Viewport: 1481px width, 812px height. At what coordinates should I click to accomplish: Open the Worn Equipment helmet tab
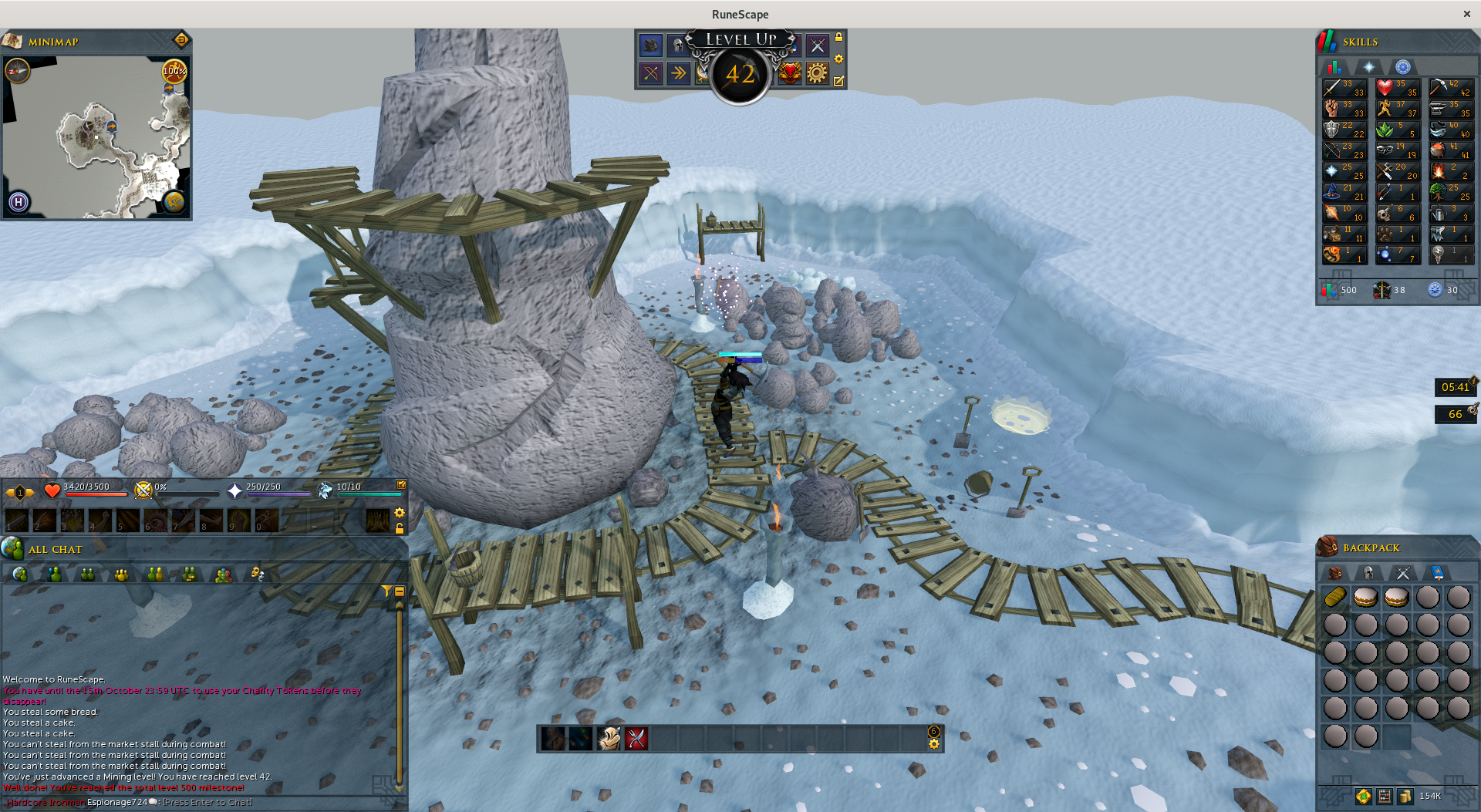(x=1368, y=572)
